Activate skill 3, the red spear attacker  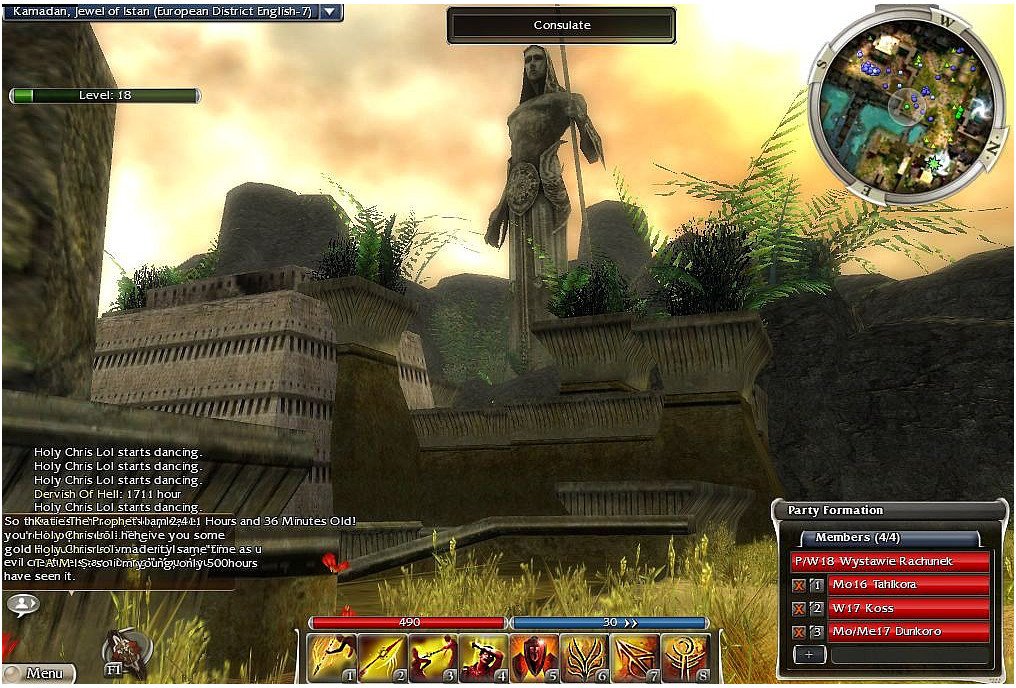tap(432, 657)
